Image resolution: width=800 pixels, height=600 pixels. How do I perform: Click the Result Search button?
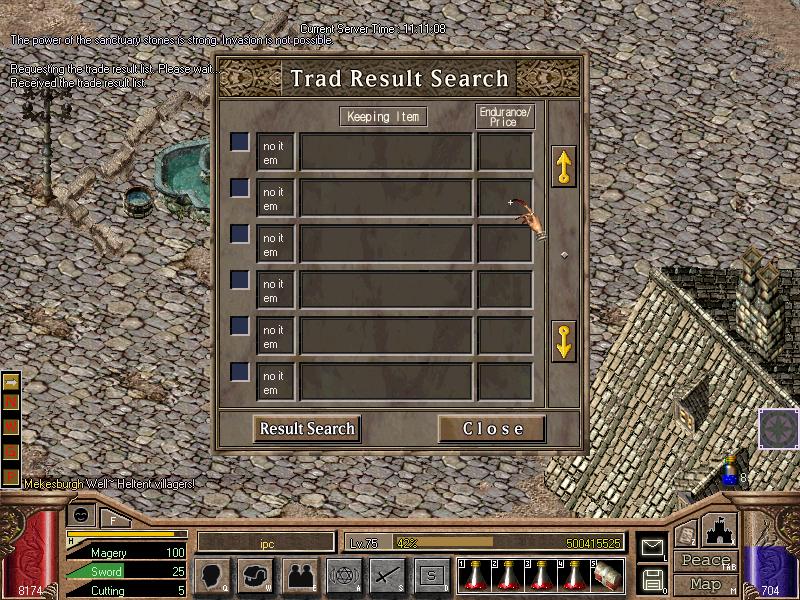(307, 429)
